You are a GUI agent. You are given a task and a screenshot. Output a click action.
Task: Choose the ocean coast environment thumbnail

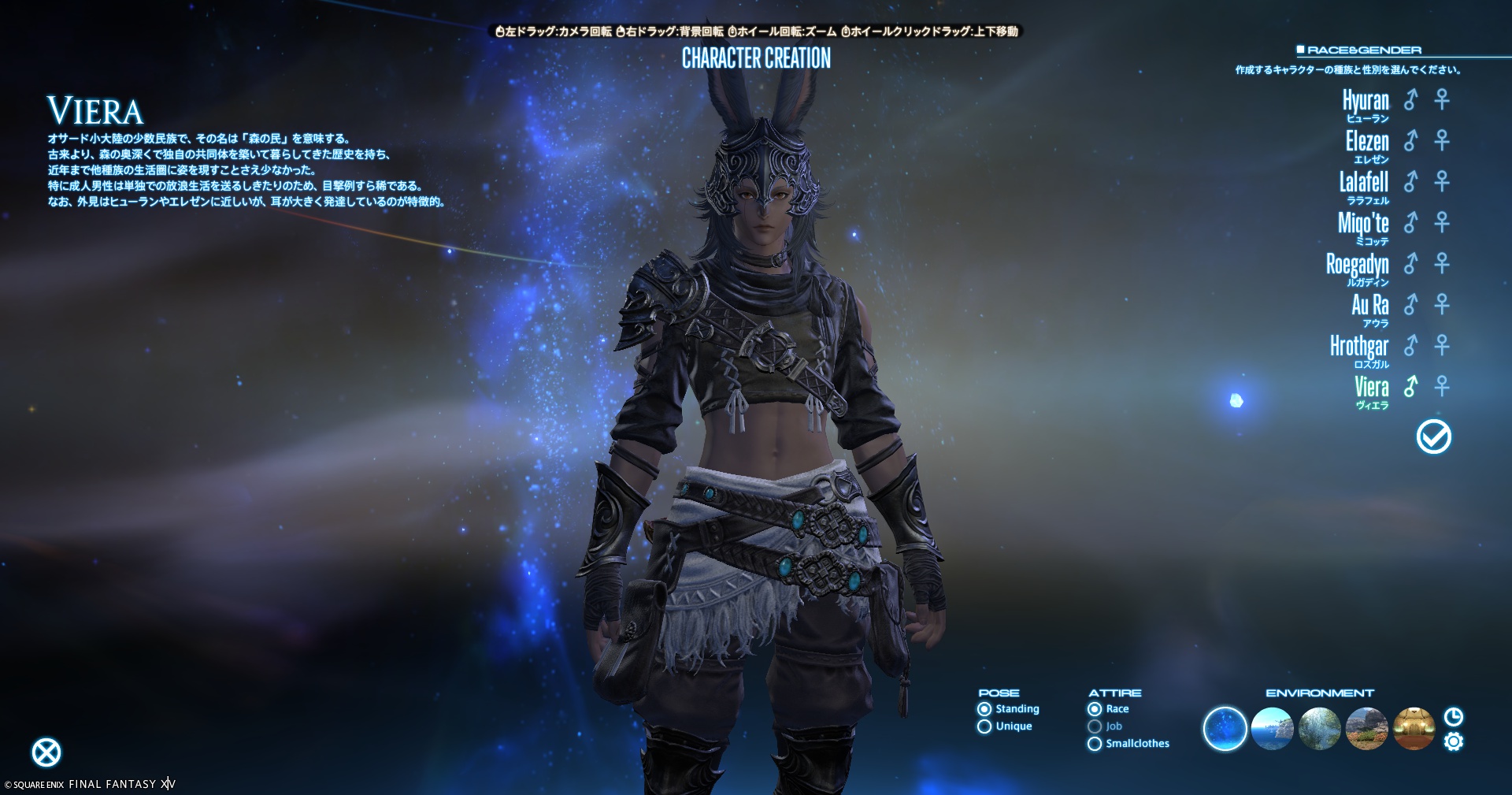[x=1272, y=729]
